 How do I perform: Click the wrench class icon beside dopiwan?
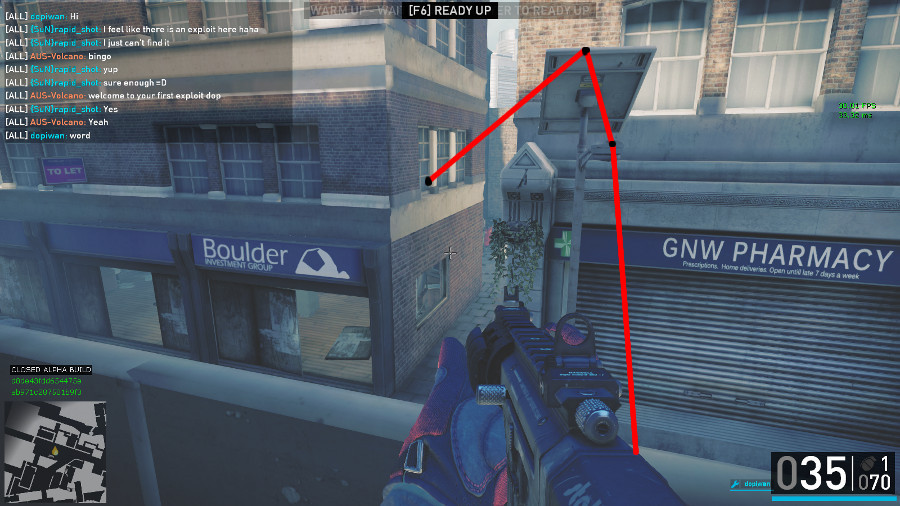735,485
